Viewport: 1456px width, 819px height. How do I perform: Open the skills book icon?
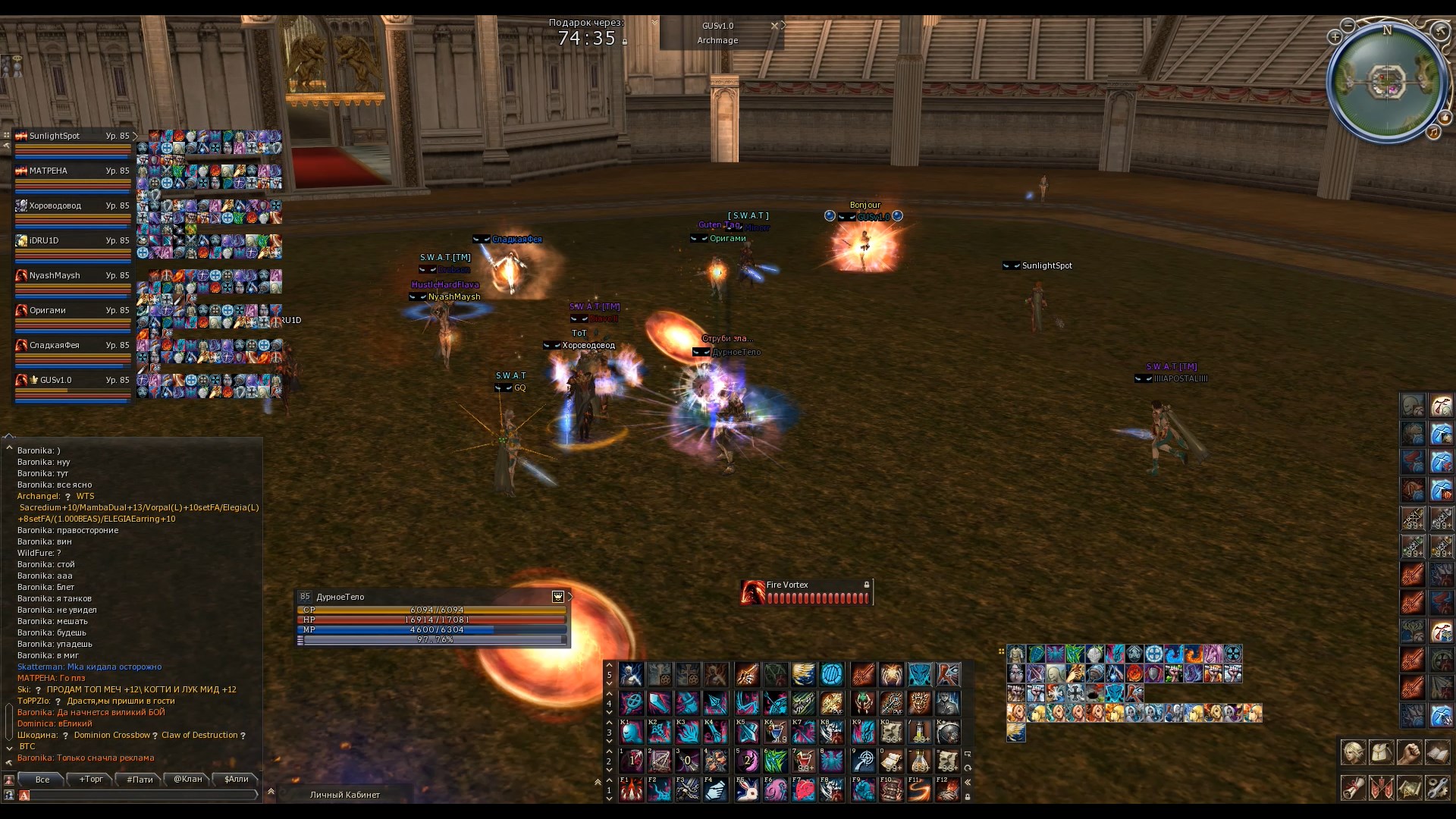1438,753
